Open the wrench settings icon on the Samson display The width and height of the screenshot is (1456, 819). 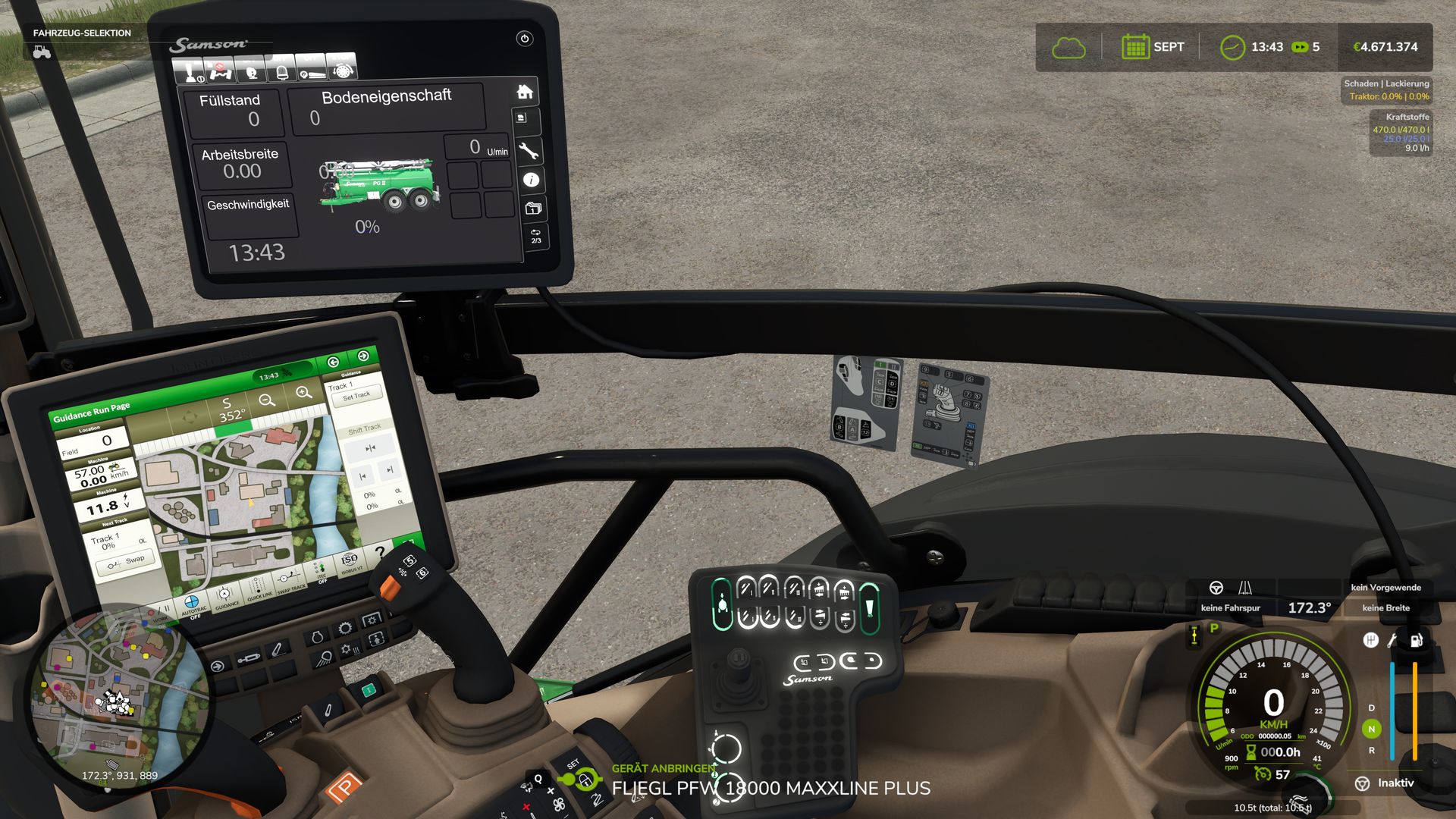(x=529, y=150)
